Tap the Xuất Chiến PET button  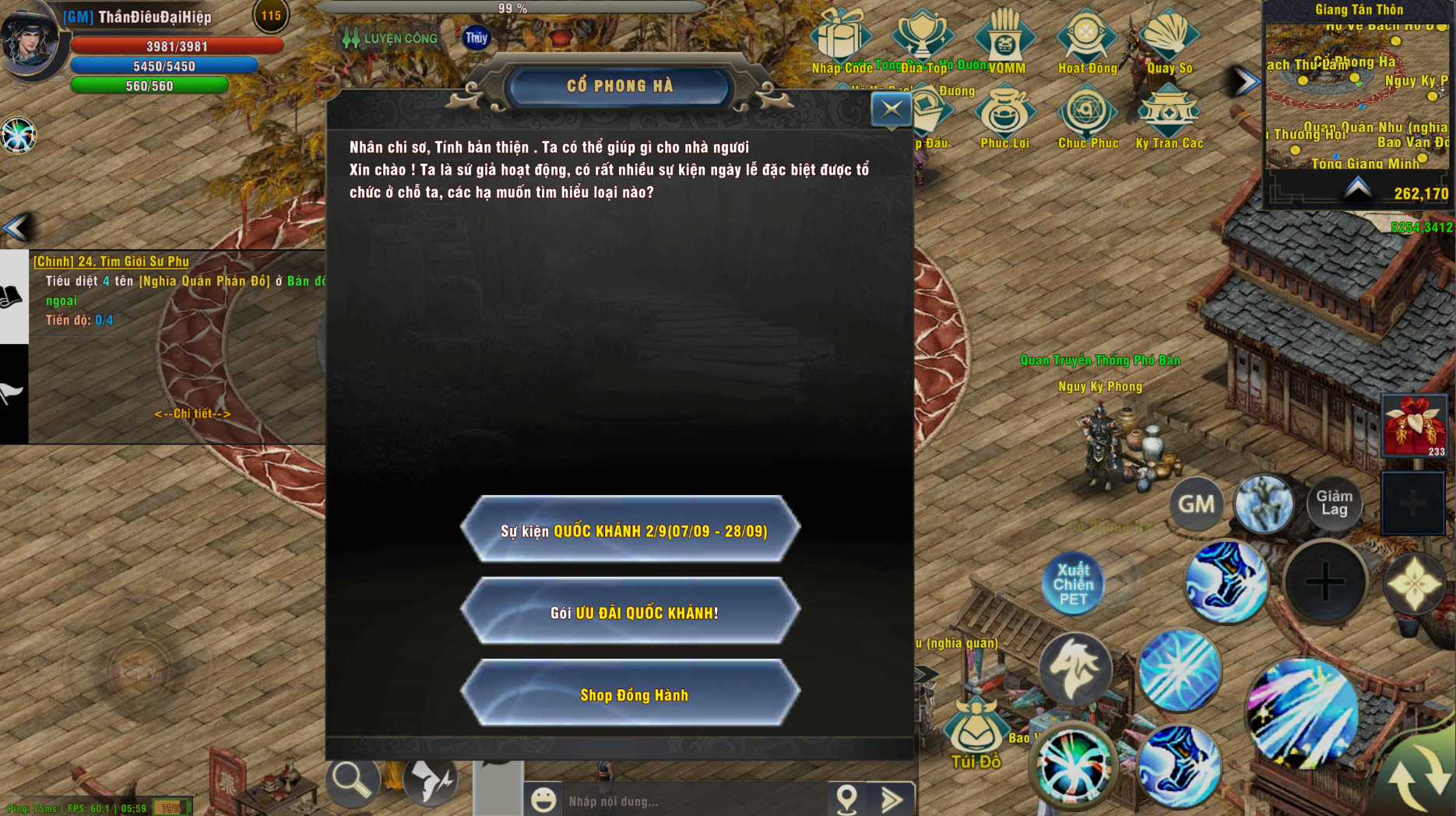pos(1073,584)
